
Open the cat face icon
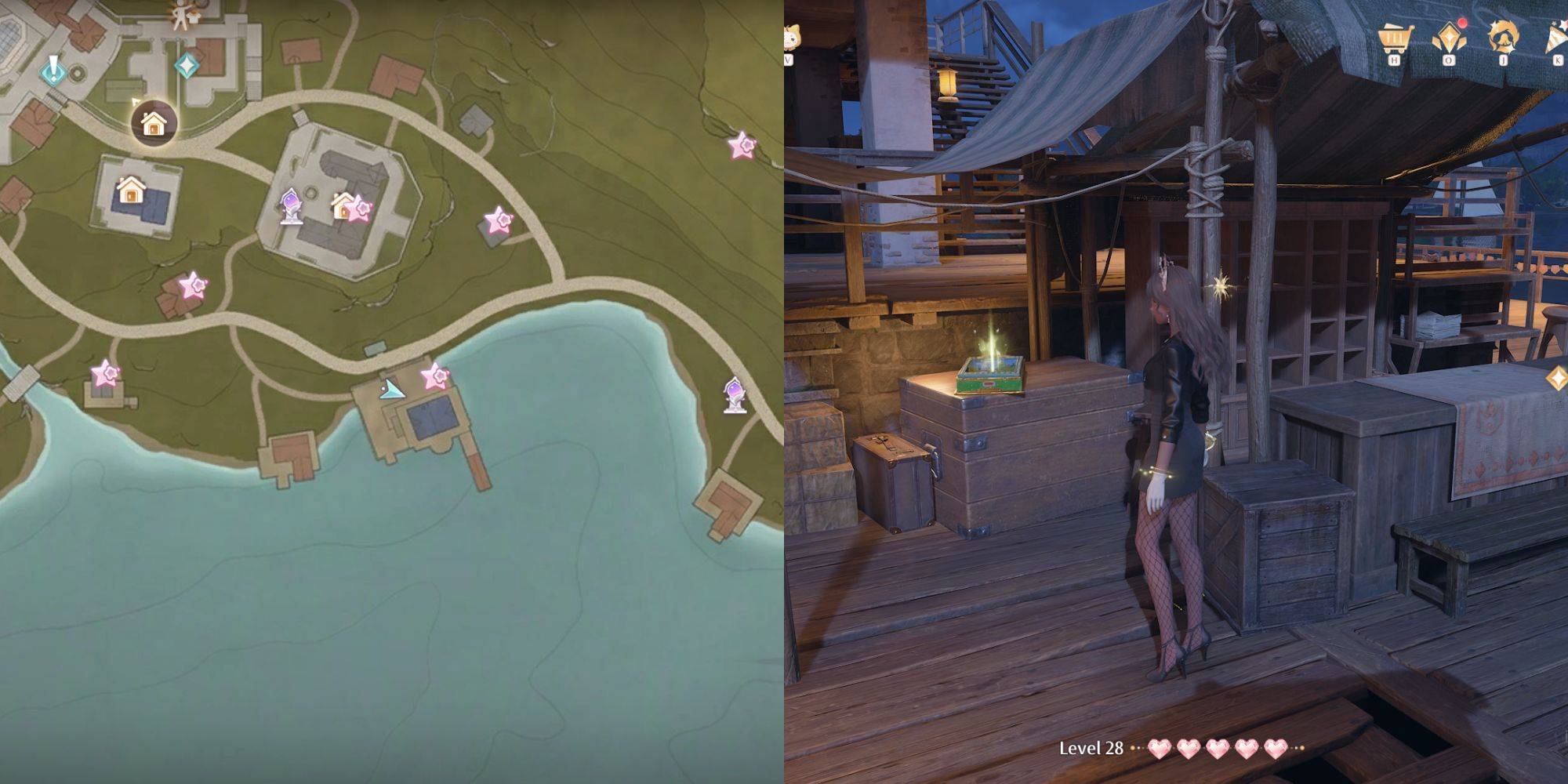coord(789,39)
